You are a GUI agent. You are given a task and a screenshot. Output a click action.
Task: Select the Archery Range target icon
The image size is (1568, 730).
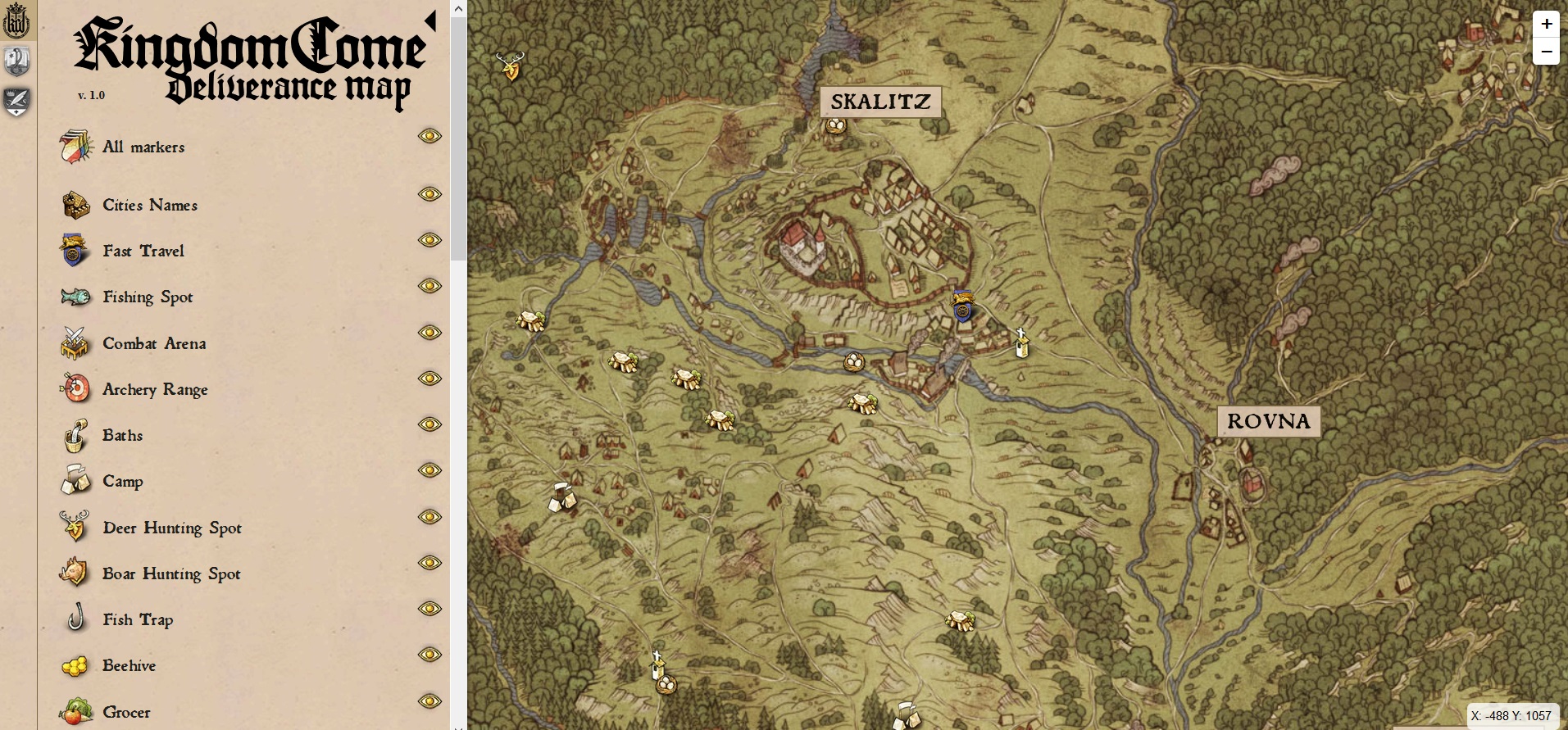coord(75,389)
